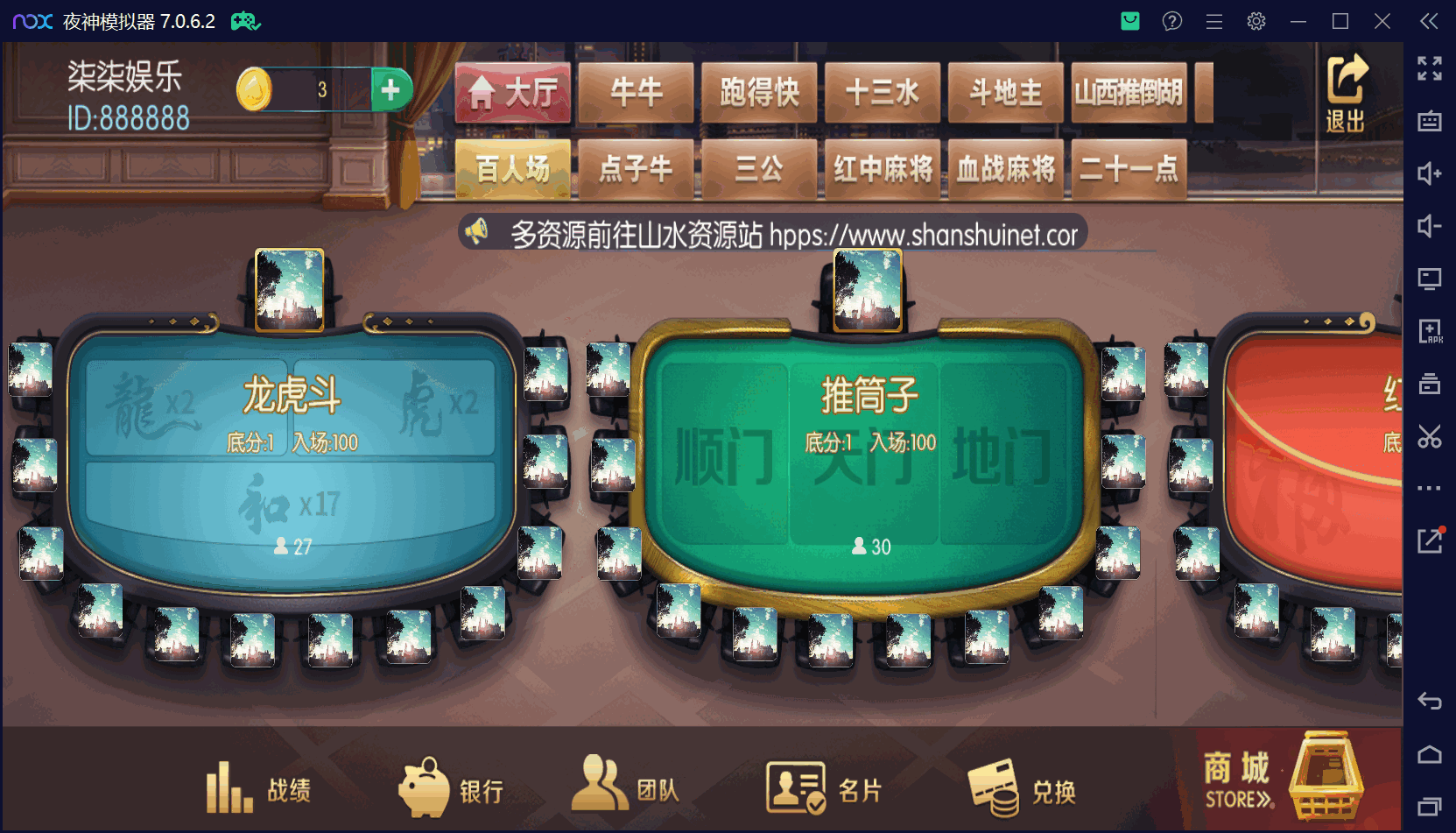Image resolution: width=1456 pixels, height=833 pixels.
Task: Switch to the 斗地主 game tab
Action: (1004, 93)
